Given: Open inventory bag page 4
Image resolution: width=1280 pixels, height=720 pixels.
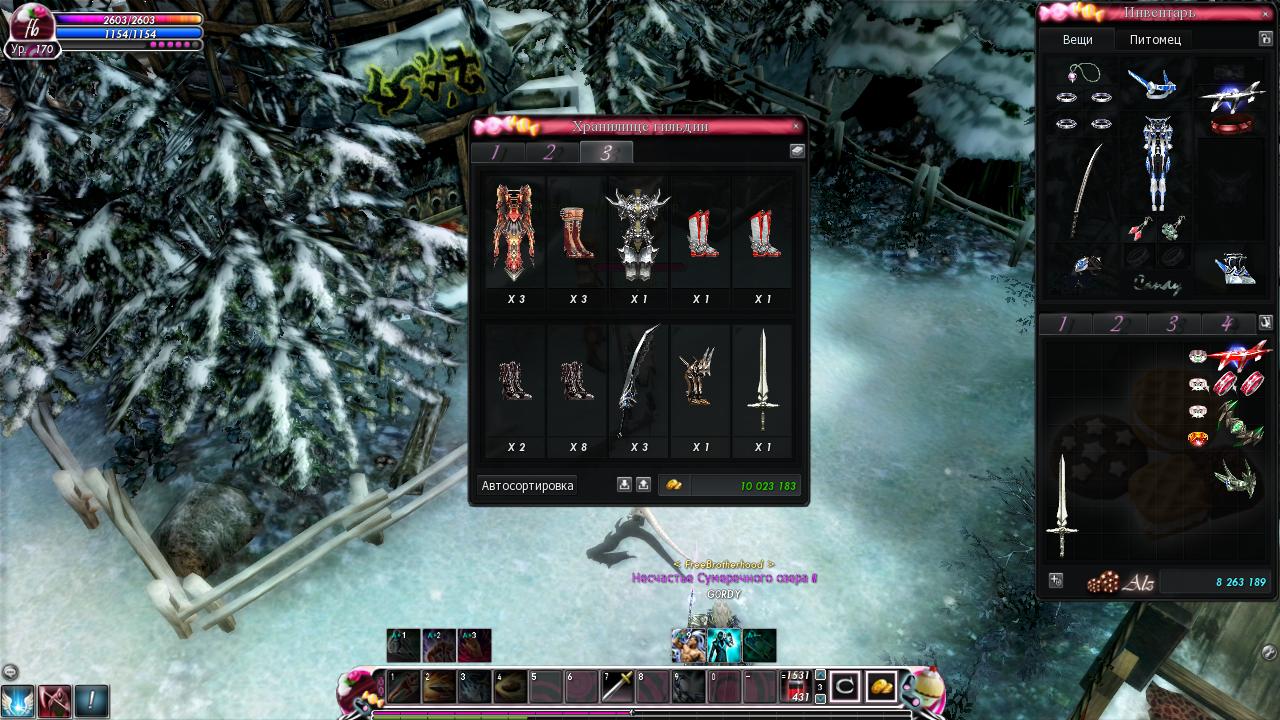Looking at the screenshot, I should click(1226, 323).
